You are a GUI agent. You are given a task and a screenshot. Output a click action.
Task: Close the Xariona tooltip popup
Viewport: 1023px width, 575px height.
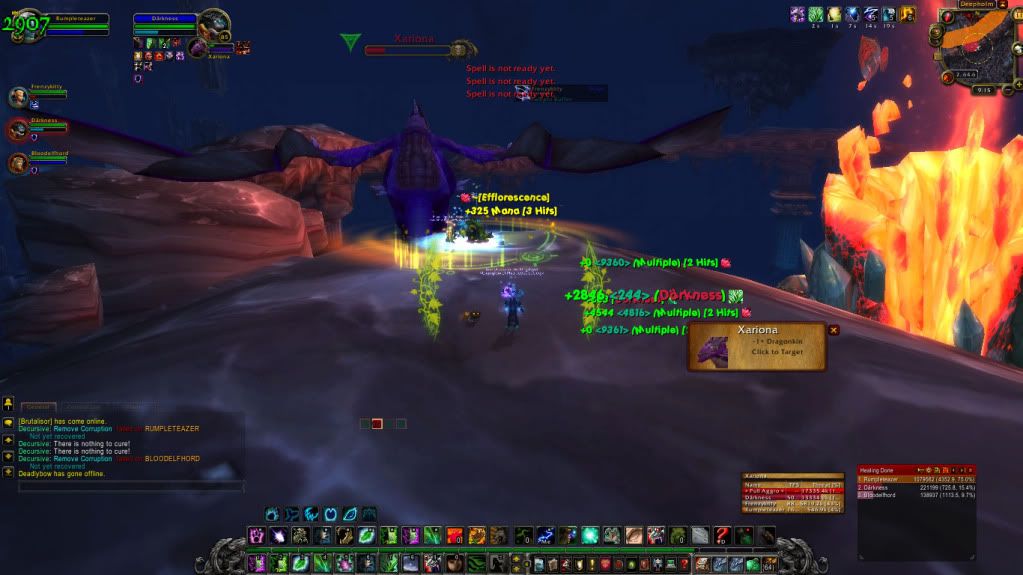[833, 330]
